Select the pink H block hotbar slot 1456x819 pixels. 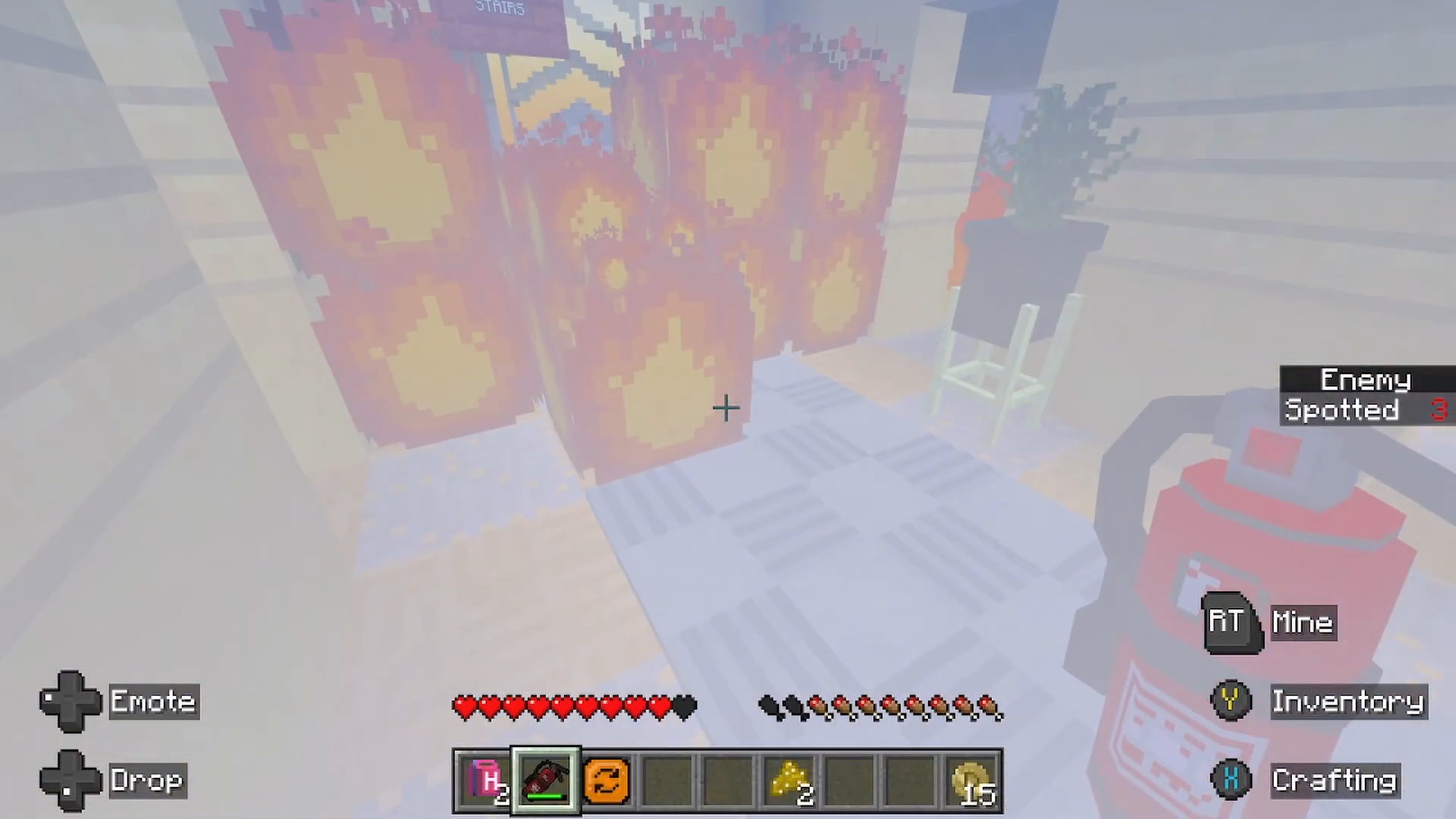click(x=485, y=780)
